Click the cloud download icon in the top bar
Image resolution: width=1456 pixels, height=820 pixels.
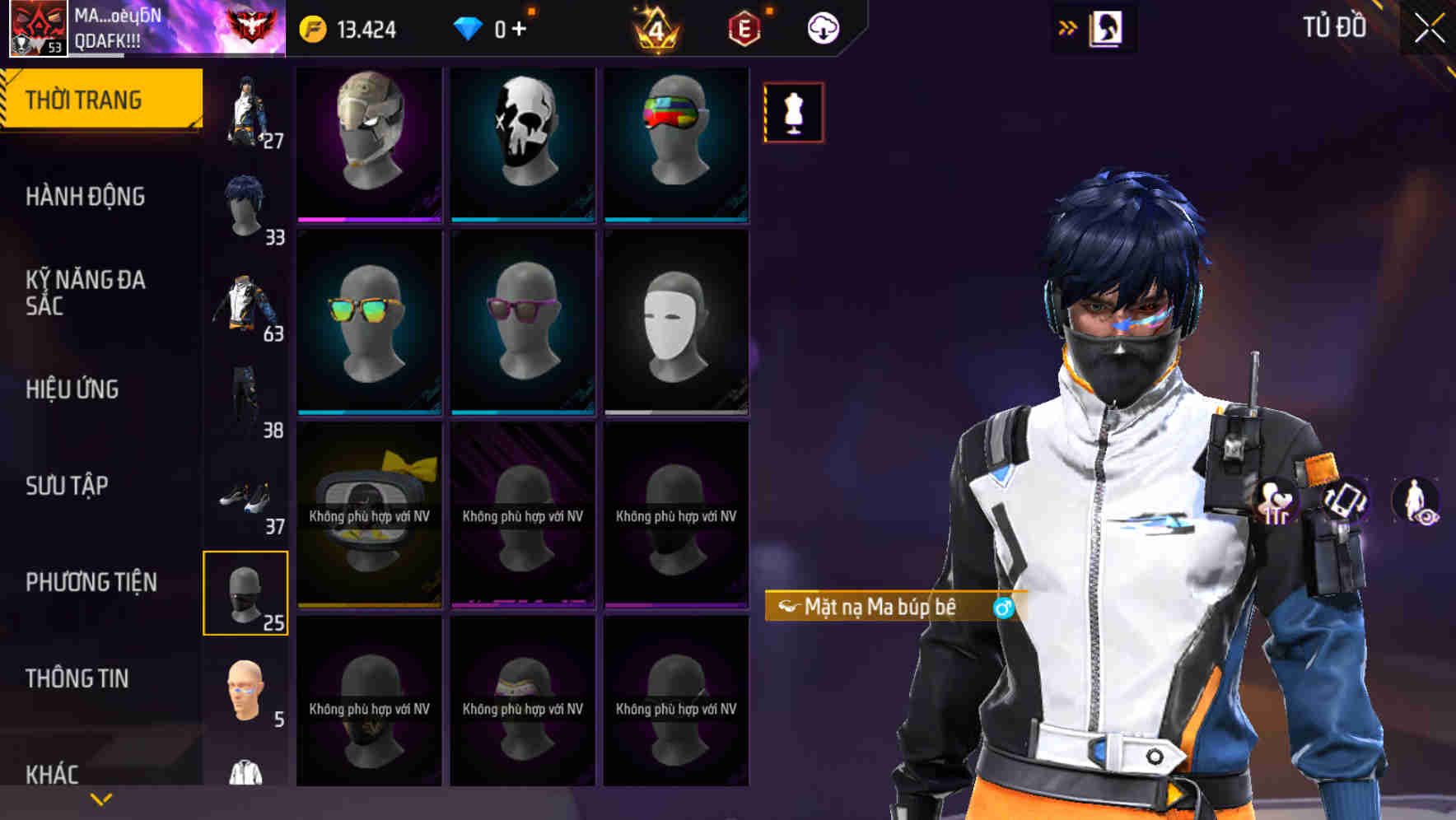821,26
